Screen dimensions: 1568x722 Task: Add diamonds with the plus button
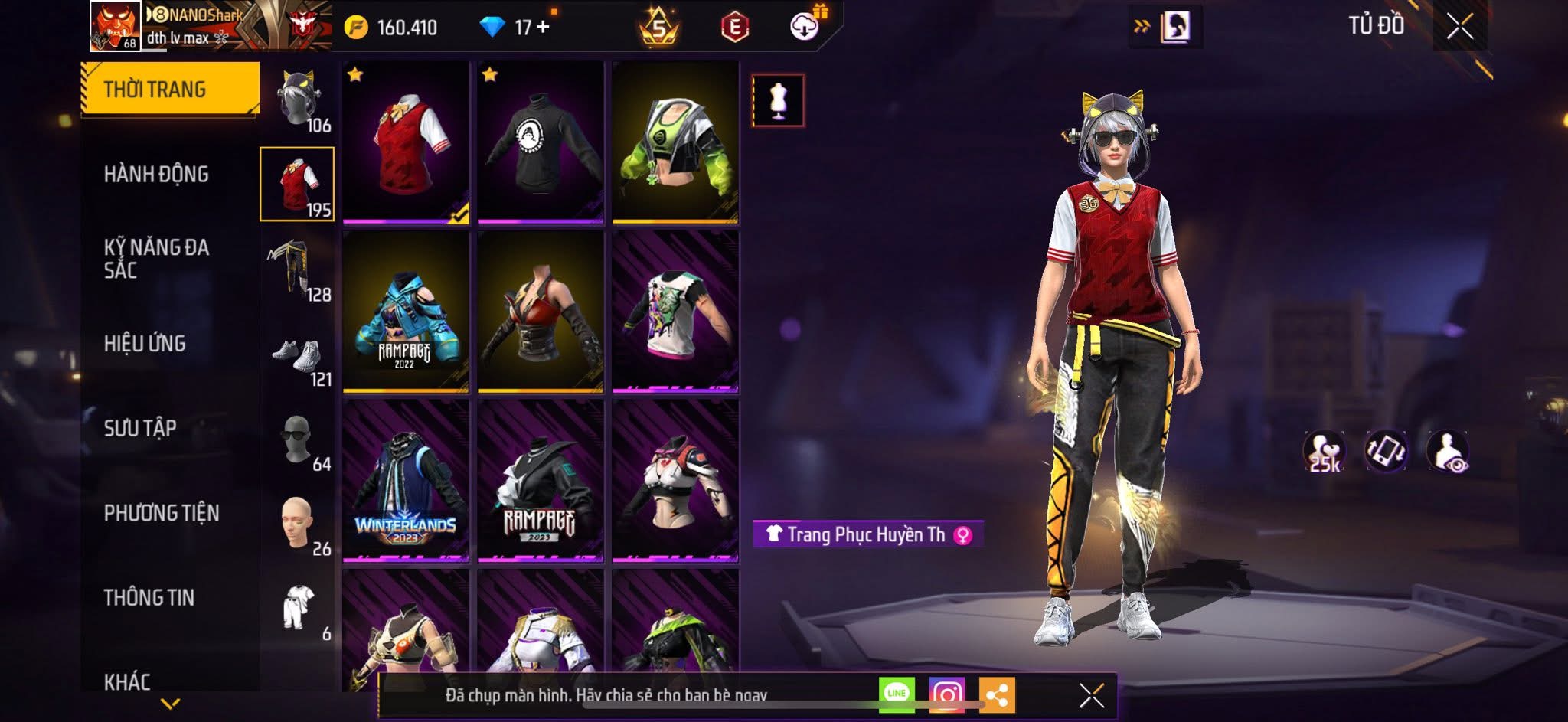(x=544, y=27)
